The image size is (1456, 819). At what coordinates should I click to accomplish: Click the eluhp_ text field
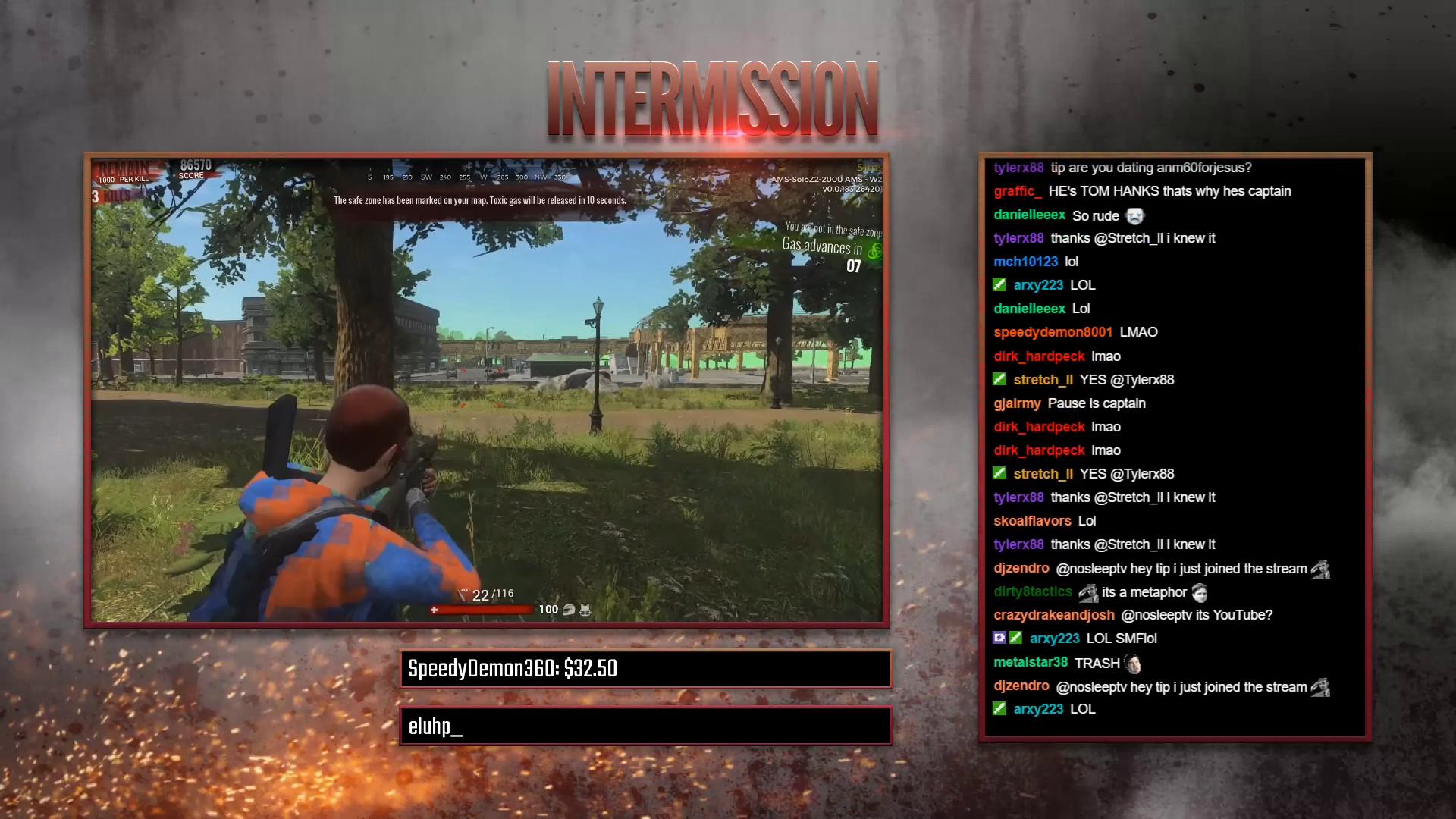click(645, 726)
